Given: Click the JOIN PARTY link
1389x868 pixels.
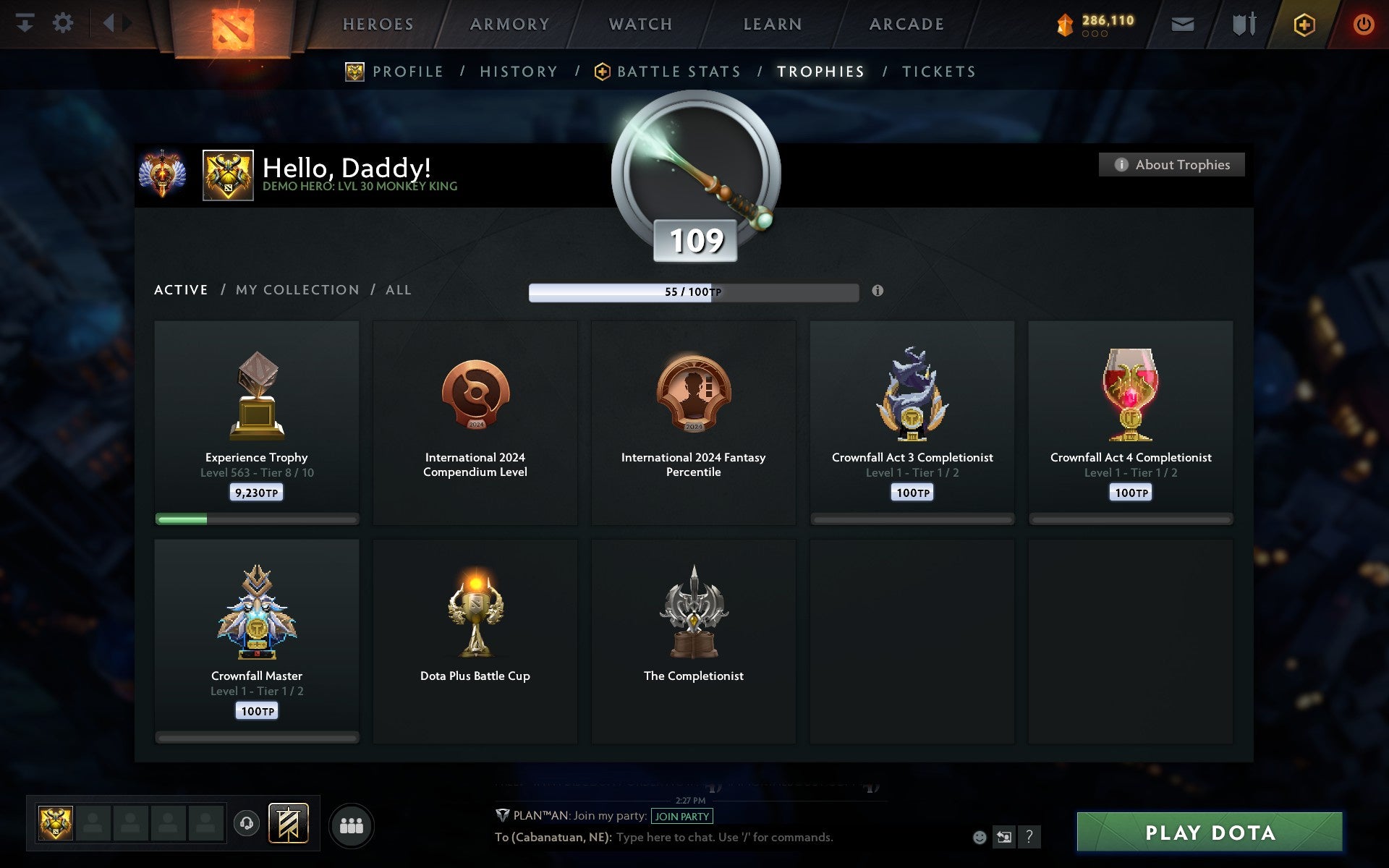Looking at the screenshot, I should click(x=681, y=816).
